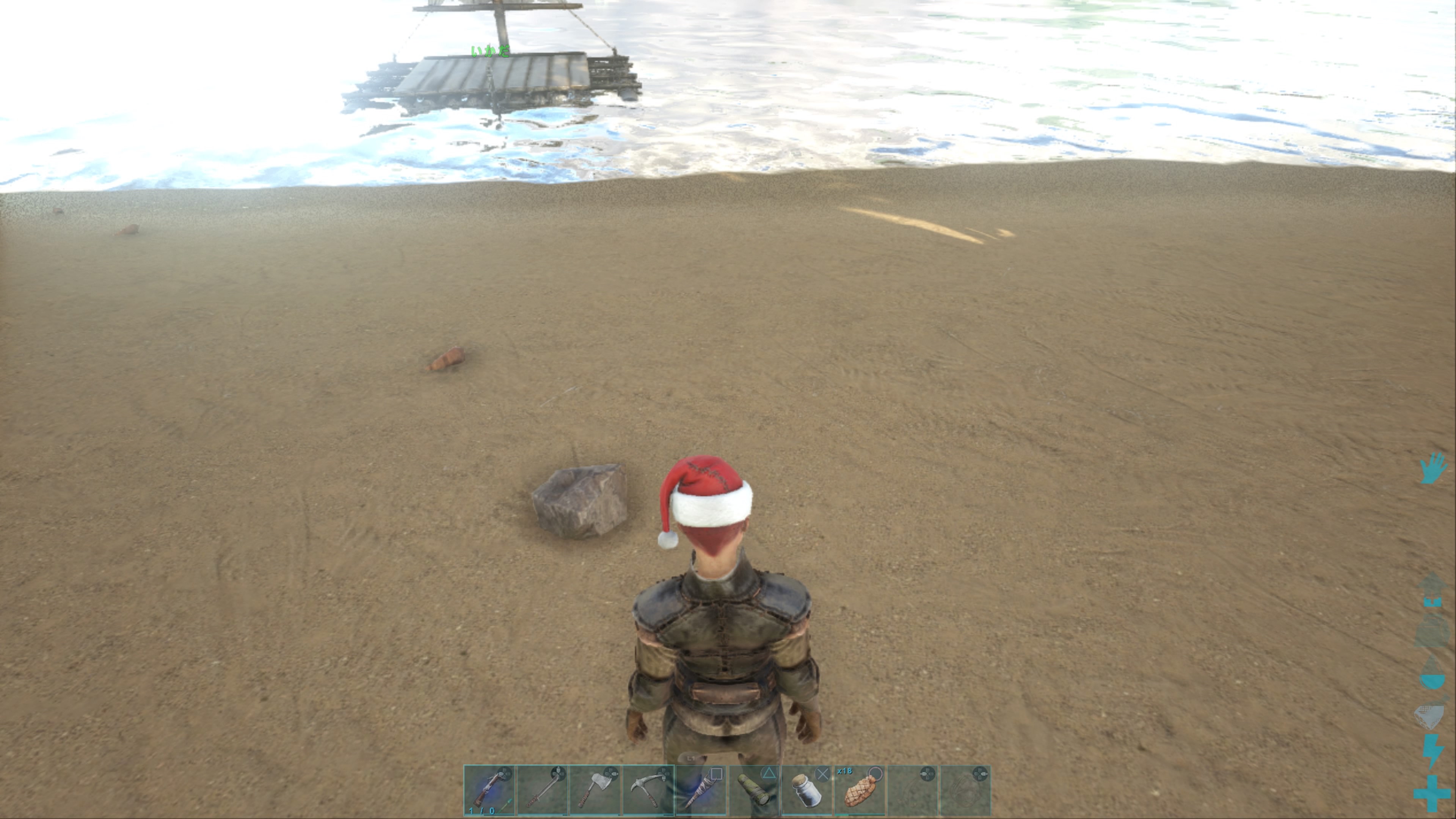Equip the pike from the hotbar
Screen dimensions: 1456x819
pos(542,789)
